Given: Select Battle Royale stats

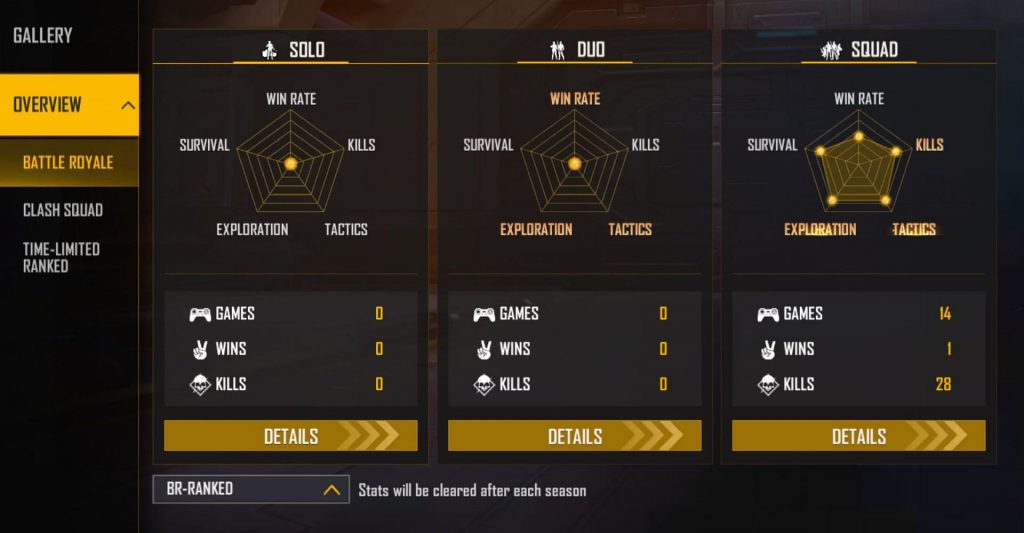Looking at the screenshot, I should pyautogui.click(x=68, y=162).
